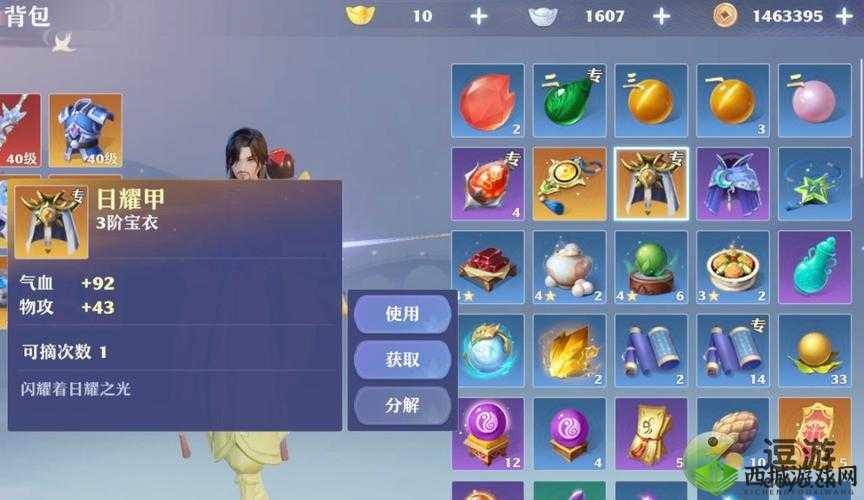Select the green gourd item slot
The width and height of the screenshot is (864, 500).
[569, 101]
